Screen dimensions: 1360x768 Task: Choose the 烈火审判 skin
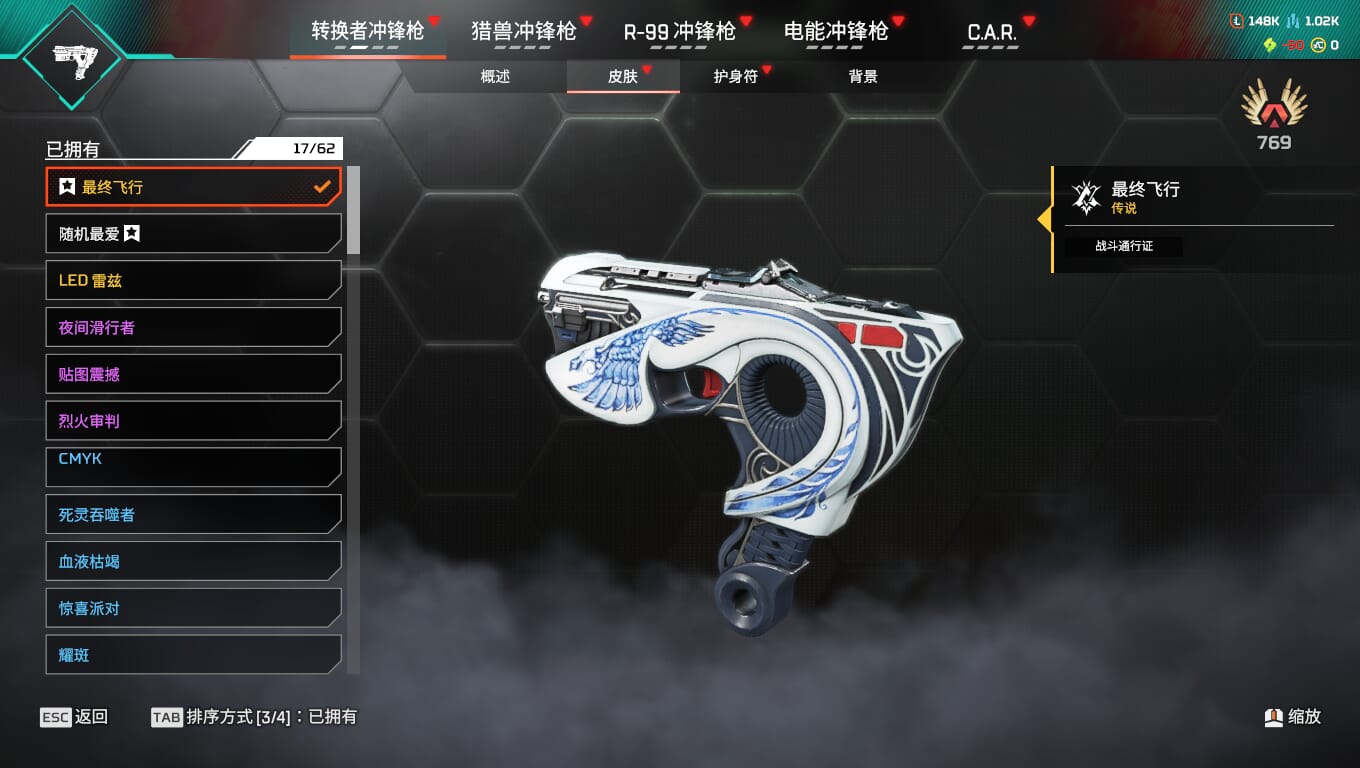click(x=193, y=421)
